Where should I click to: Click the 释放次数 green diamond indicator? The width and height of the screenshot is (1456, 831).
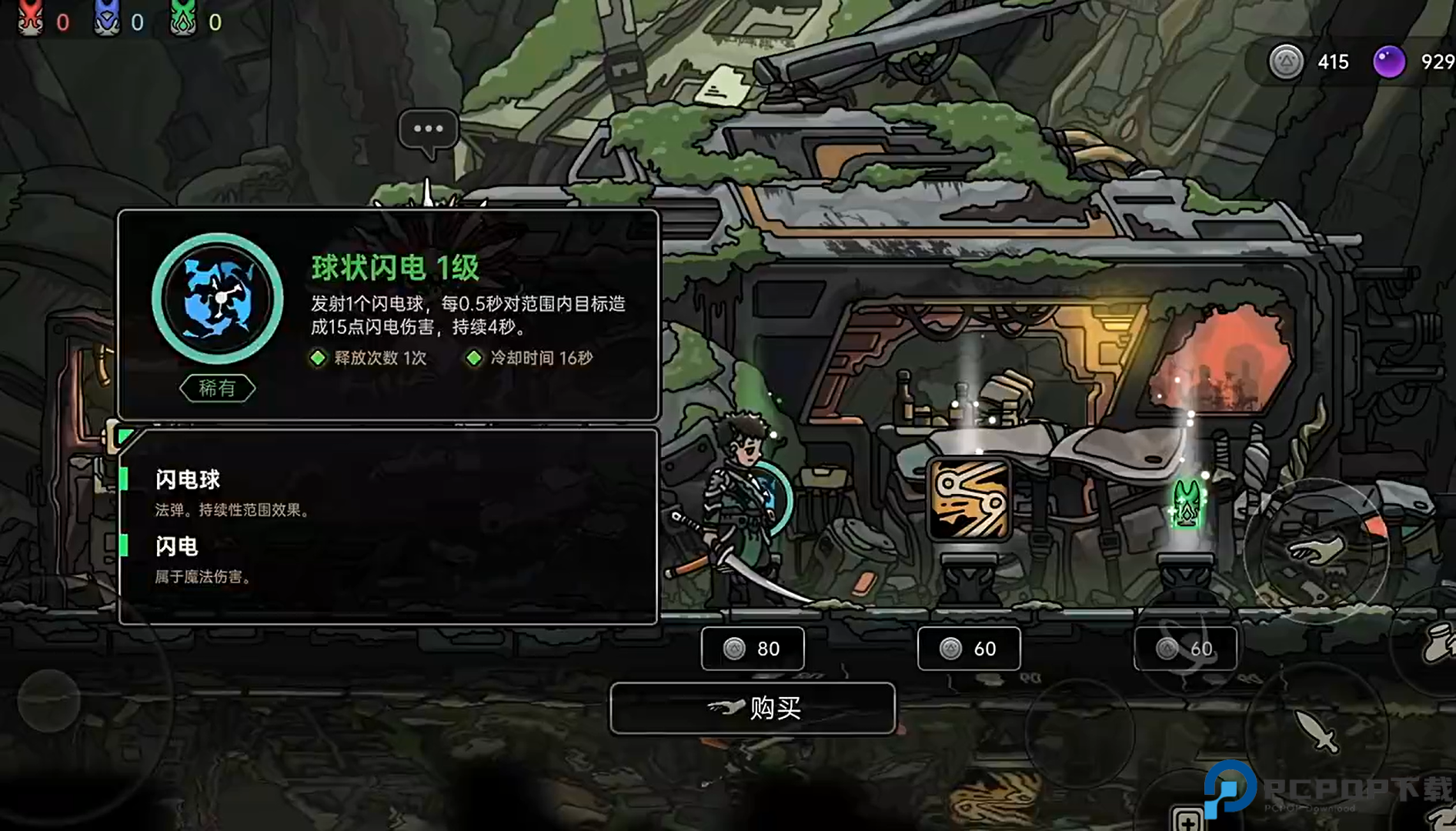318,358
